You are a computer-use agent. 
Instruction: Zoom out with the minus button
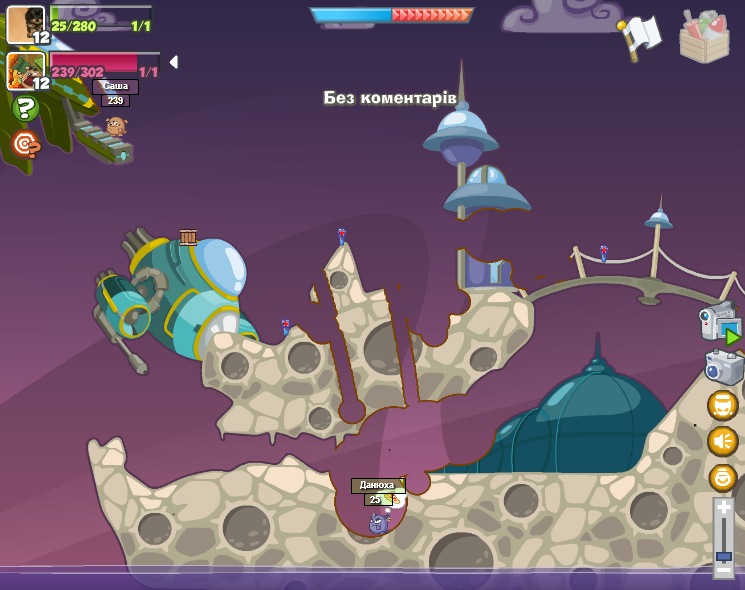[x=723, y=570]
